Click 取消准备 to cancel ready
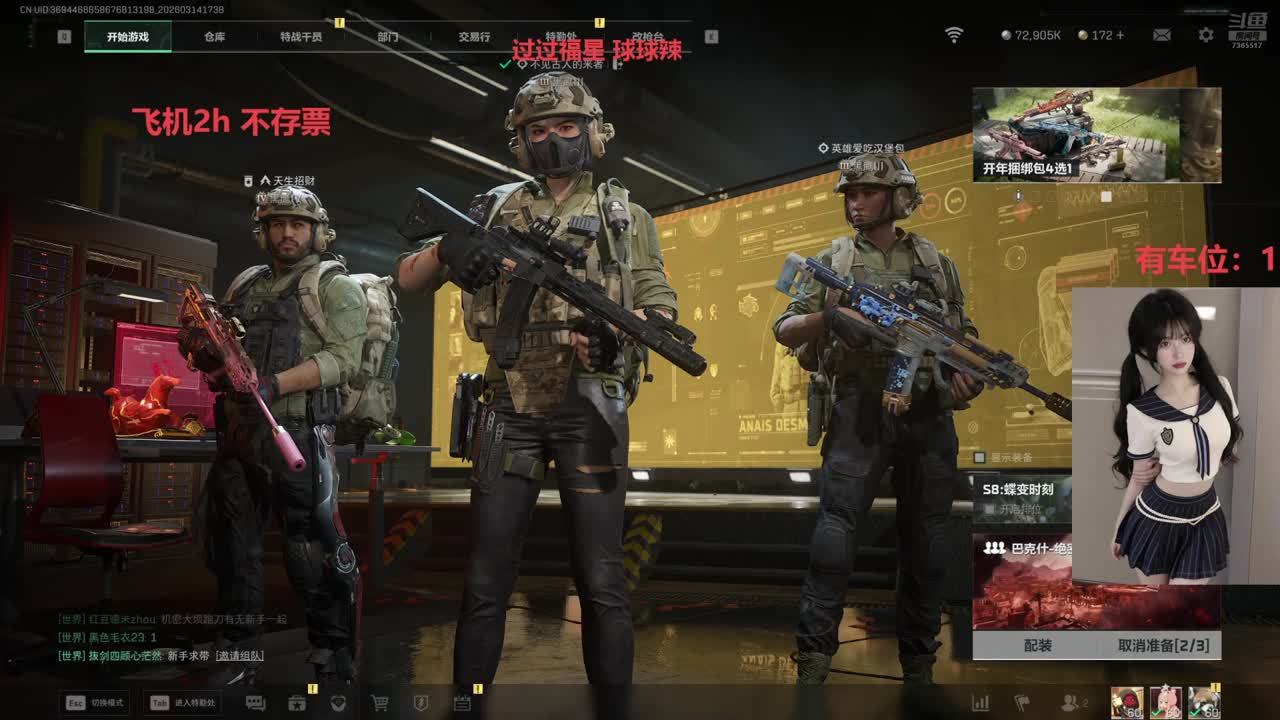 click(x=1163, y=646)
